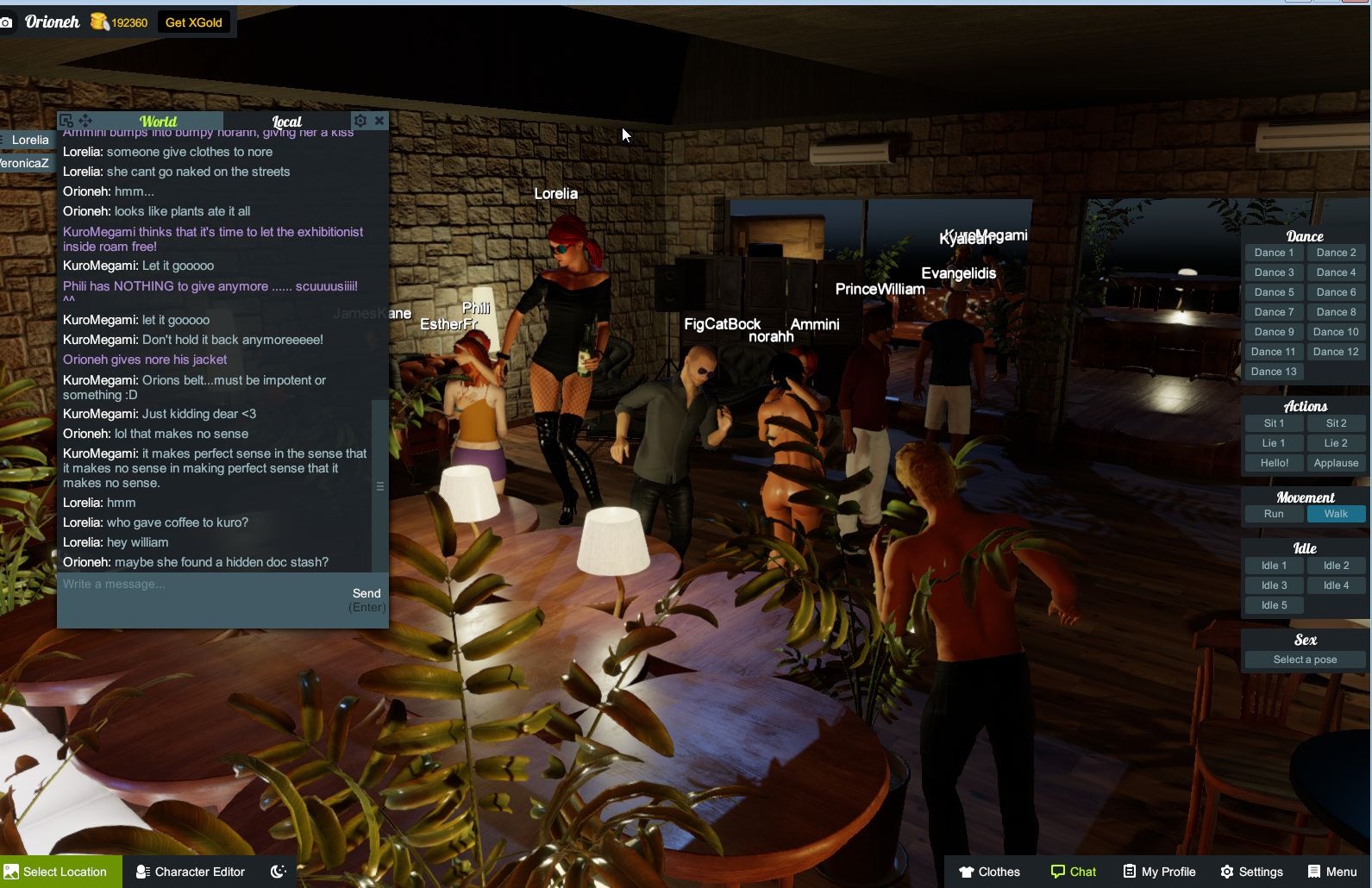The image size is (1372, 888).
Task: Open the Clothes panel
Action: pos(989,872)
